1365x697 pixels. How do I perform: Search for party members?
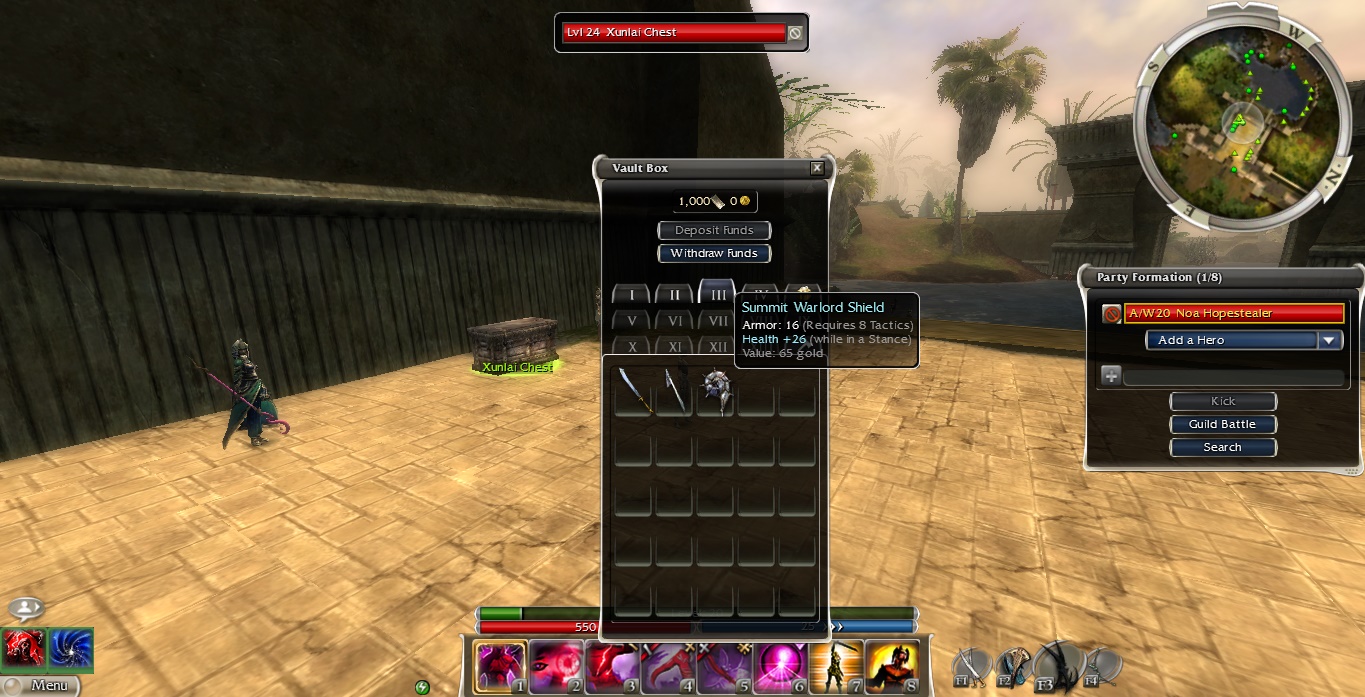[1222, 447]
